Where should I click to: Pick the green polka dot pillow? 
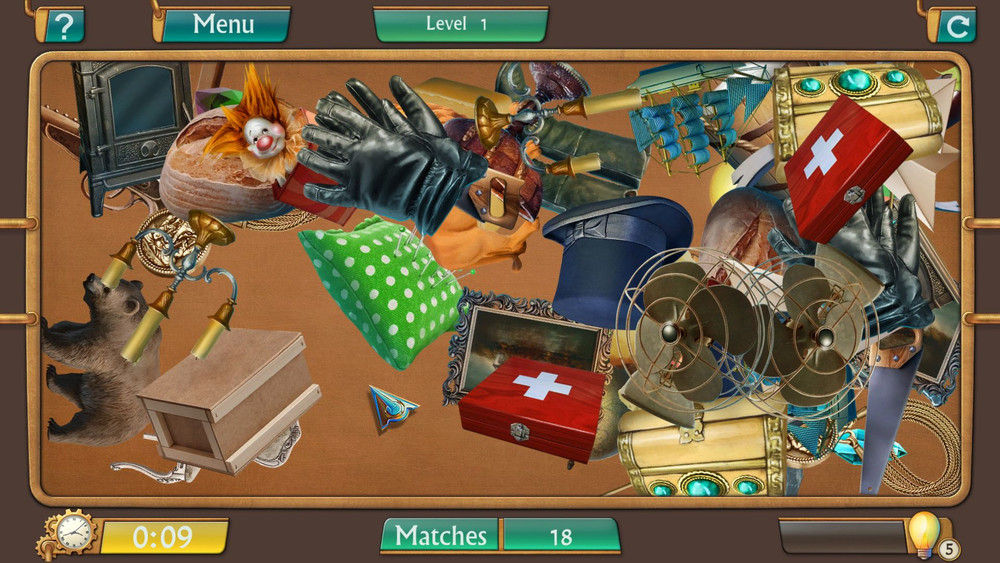click(380, 285)
